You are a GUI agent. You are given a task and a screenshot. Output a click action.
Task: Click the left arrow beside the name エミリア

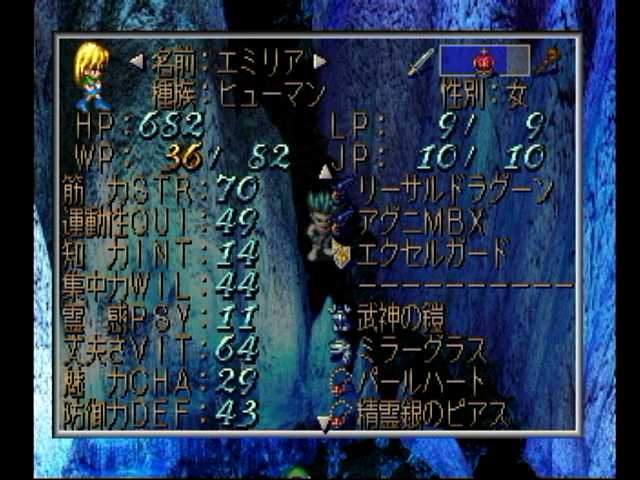(137, 61)
